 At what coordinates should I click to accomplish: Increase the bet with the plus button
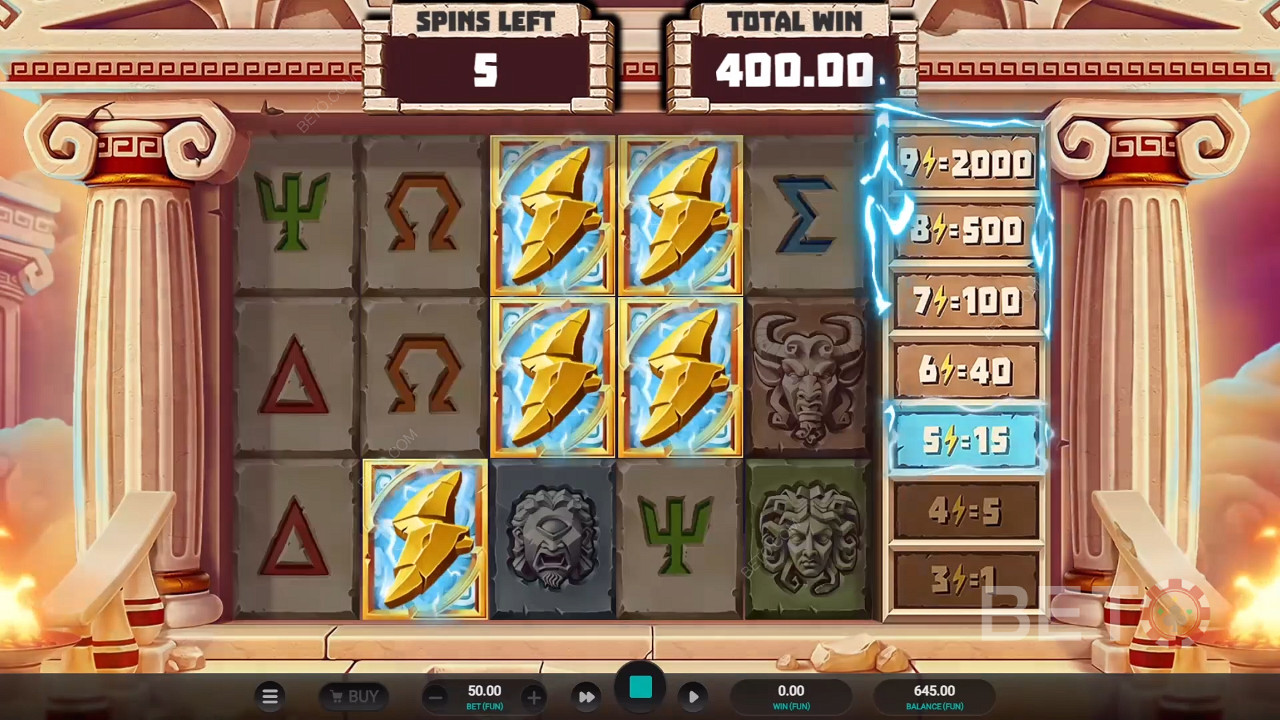(x=534, y=697)
